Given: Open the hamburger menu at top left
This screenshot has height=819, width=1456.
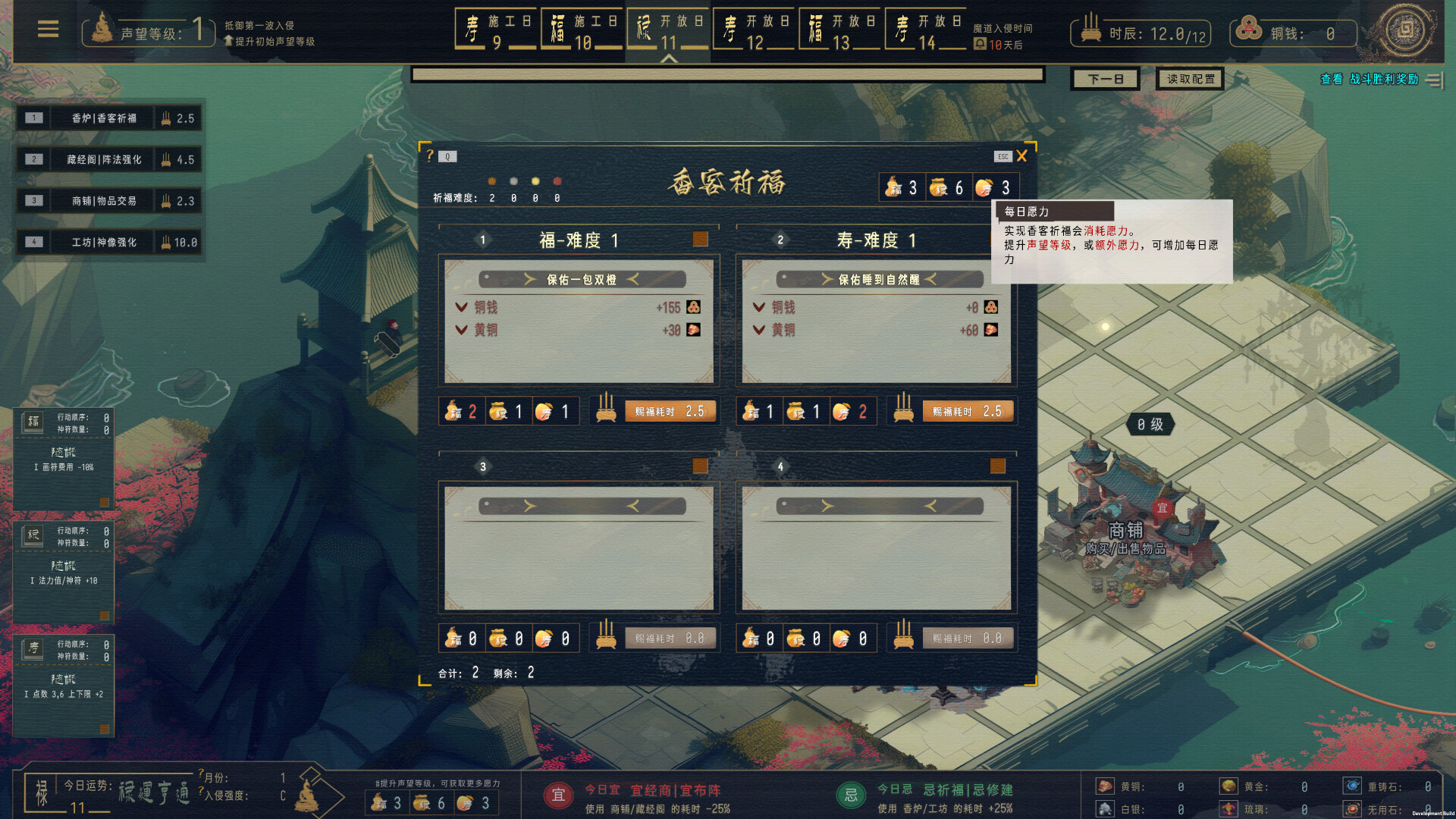Looking at the screenshot, I should 47,29.
